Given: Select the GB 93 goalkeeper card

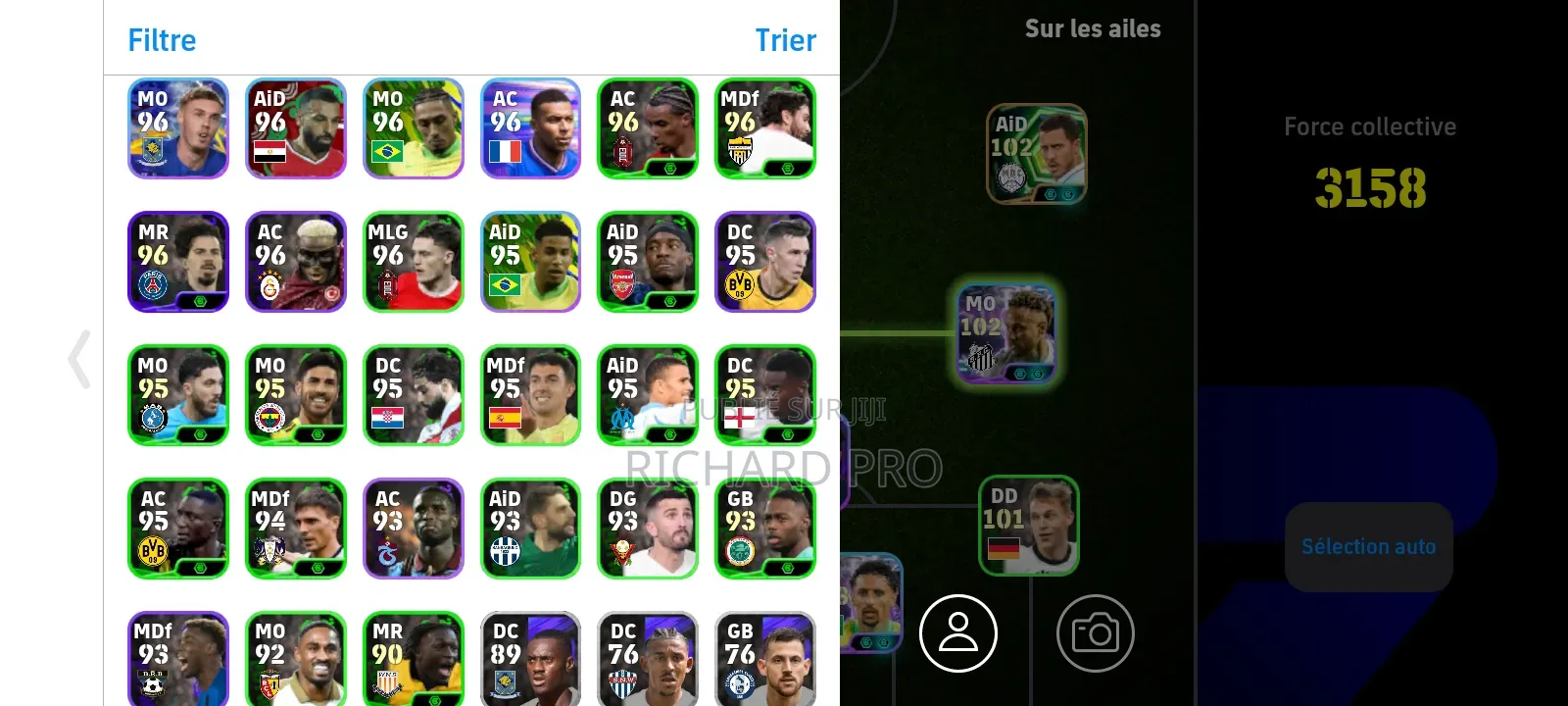Looking at the screenshot, I should 765,529.
